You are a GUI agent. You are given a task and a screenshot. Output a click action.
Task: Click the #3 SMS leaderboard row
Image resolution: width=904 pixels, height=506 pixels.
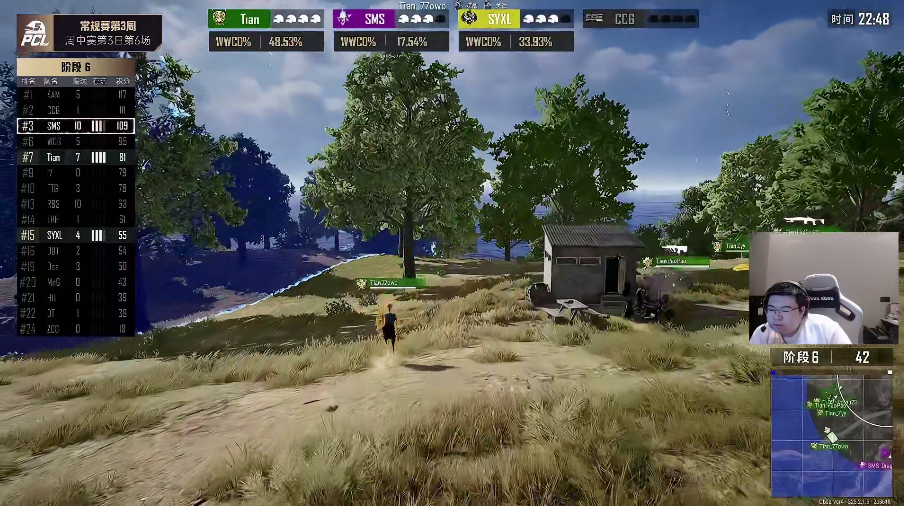point(76,126)
